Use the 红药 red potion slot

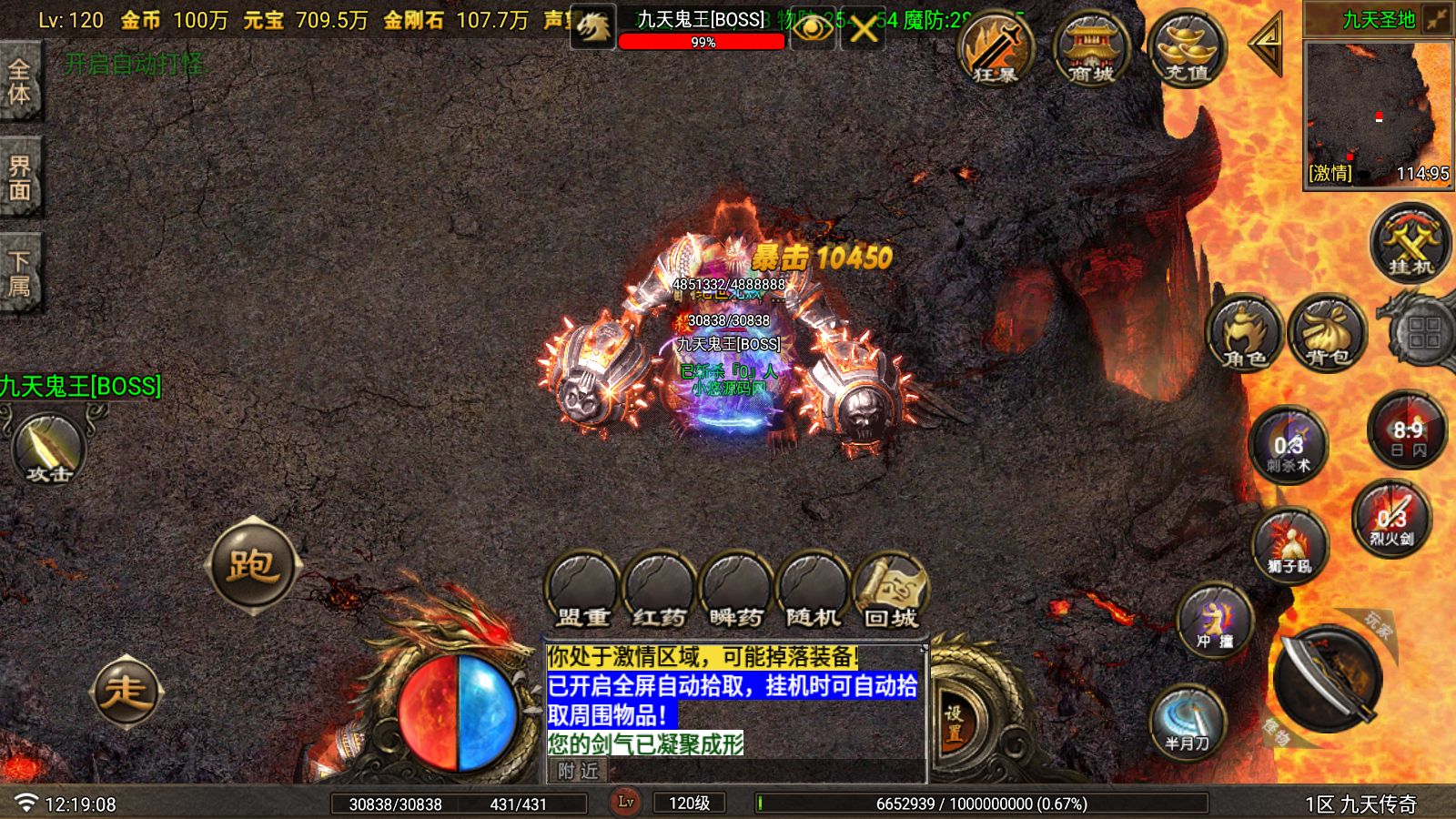tap(659, 591)
